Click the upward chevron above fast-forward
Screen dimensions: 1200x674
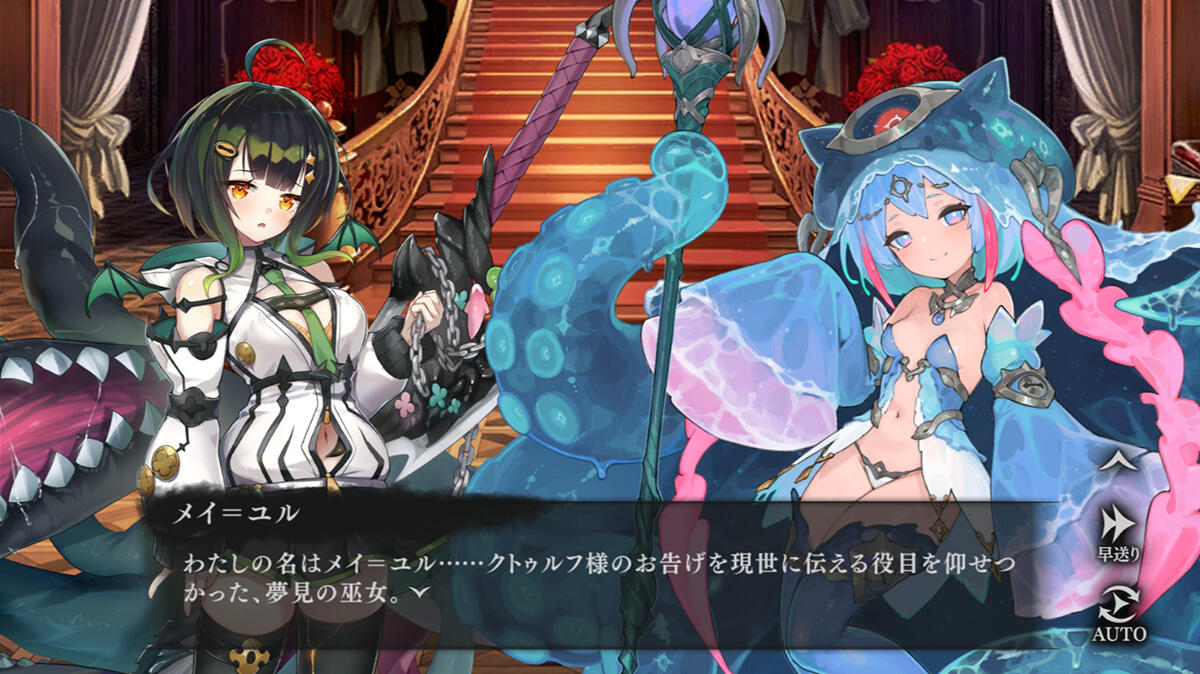click(x=1118, y=461)
